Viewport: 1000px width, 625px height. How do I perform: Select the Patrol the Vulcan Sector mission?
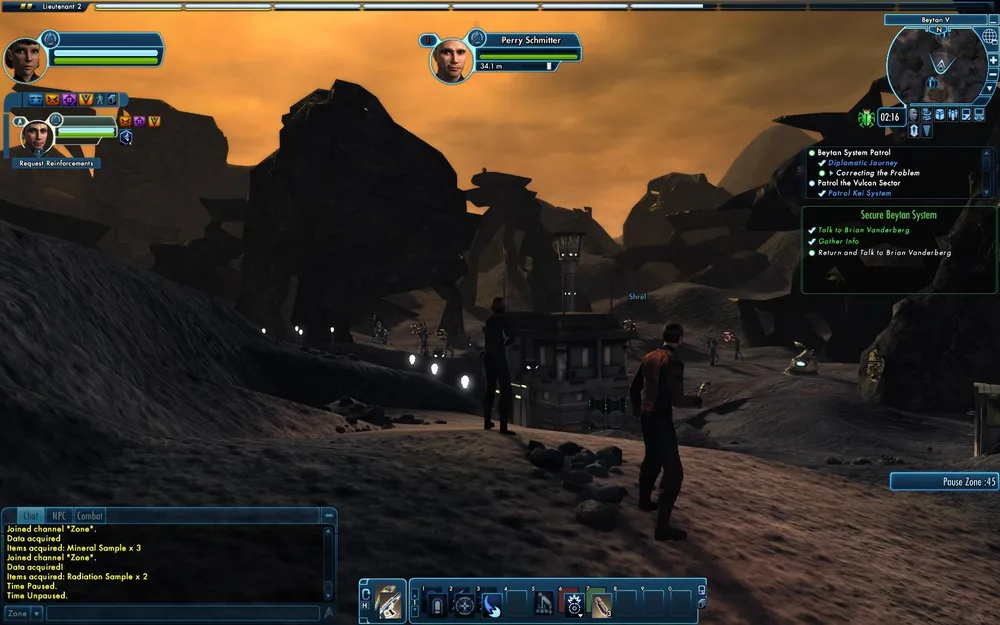858,183
